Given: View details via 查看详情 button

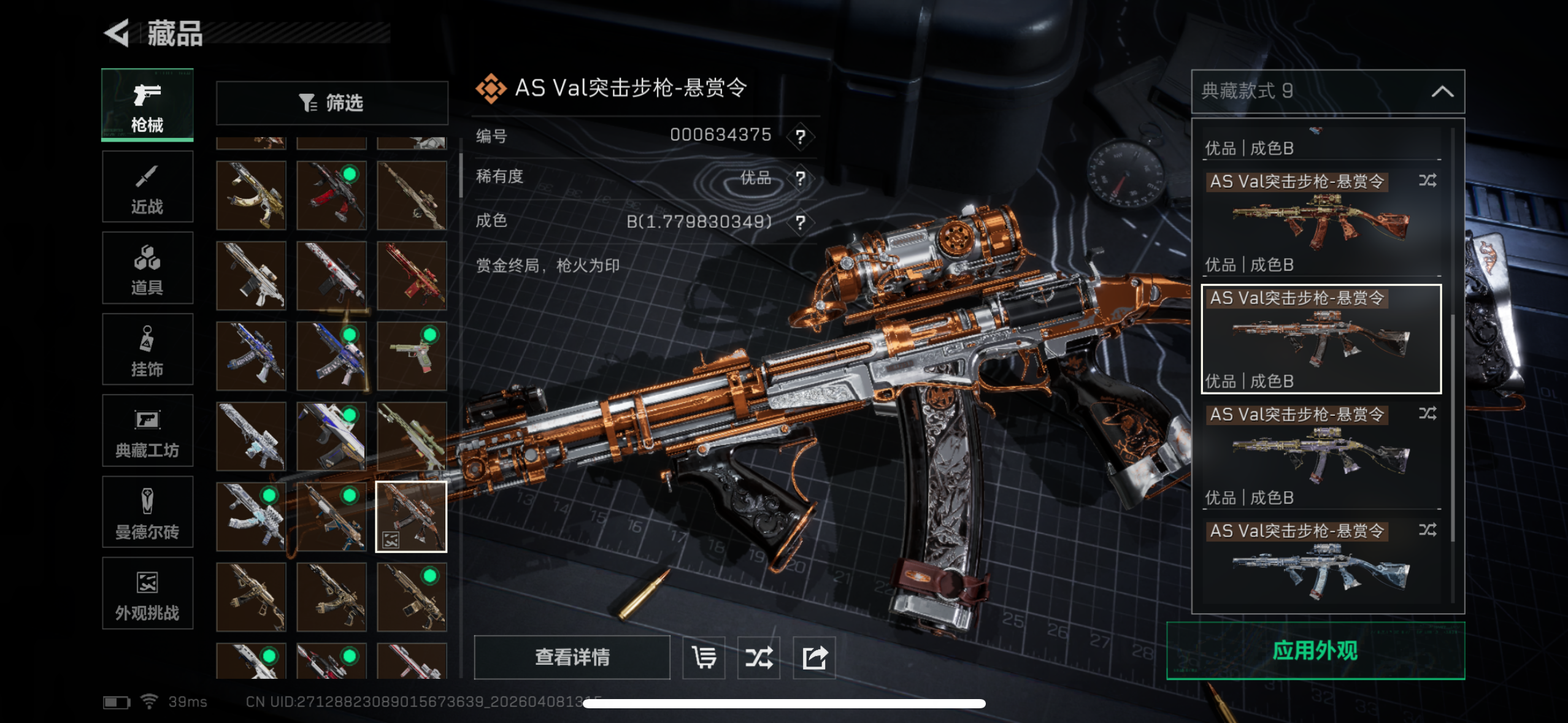Looking at the screenshot, I should point(572,657).
